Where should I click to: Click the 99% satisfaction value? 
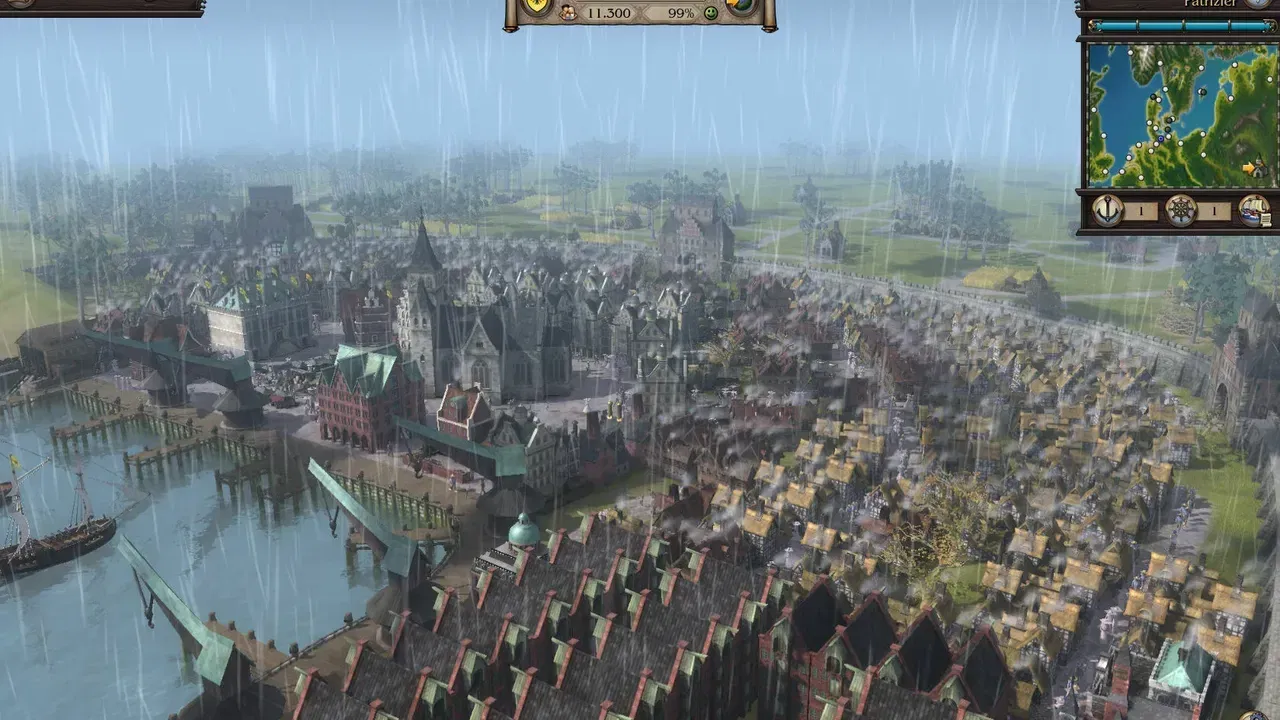click(683, 13)
